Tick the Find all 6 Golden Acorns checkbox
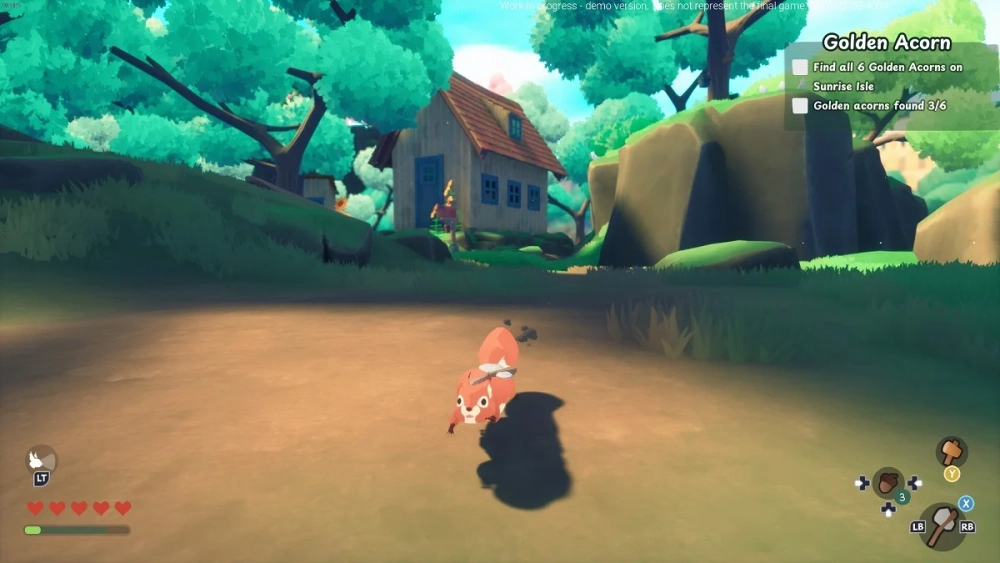The height and width of the screenshot is (563, 1000). point(800,67)
